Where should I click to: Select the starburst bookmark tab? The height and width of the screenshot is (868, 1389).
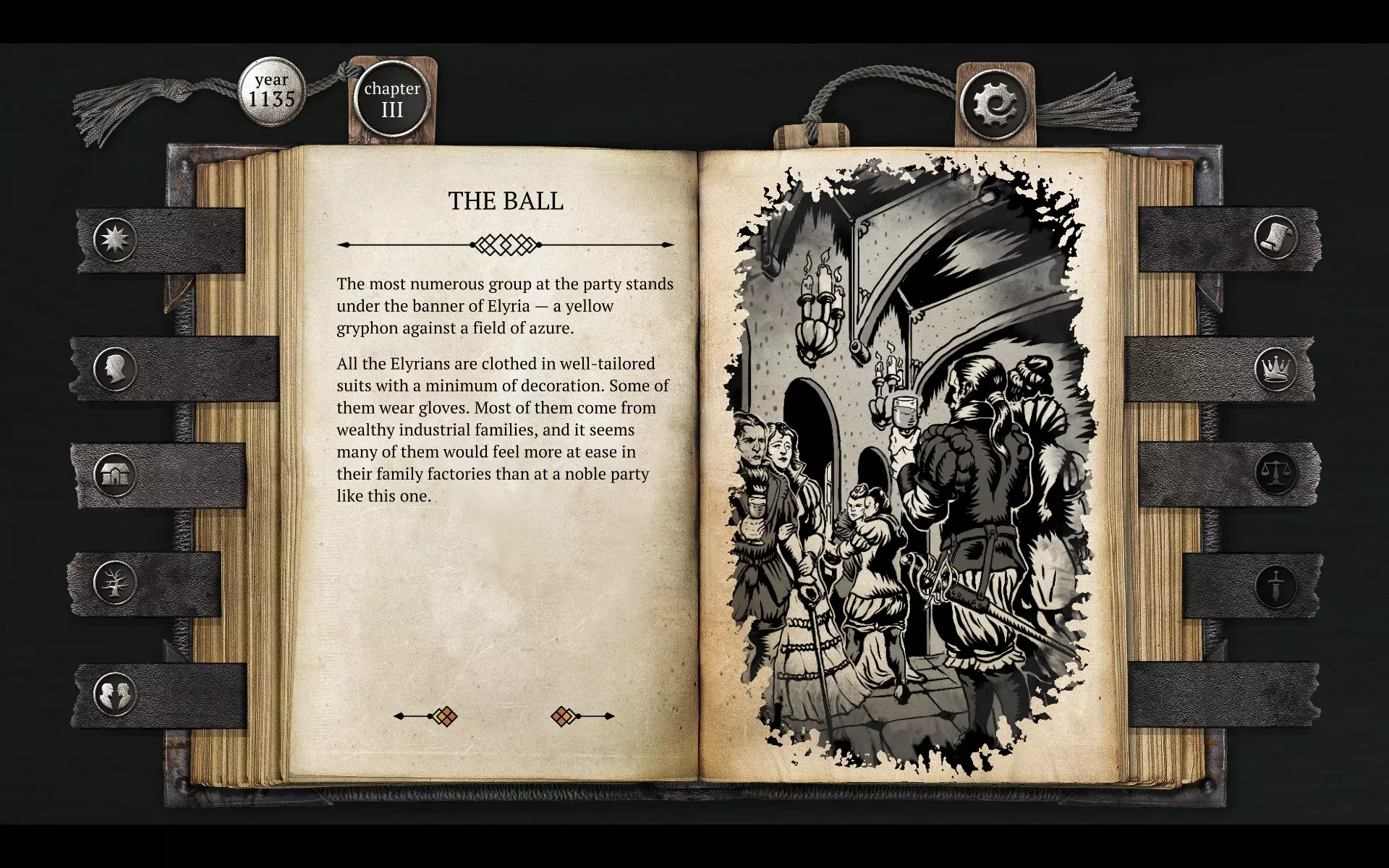tap(115, 239)
